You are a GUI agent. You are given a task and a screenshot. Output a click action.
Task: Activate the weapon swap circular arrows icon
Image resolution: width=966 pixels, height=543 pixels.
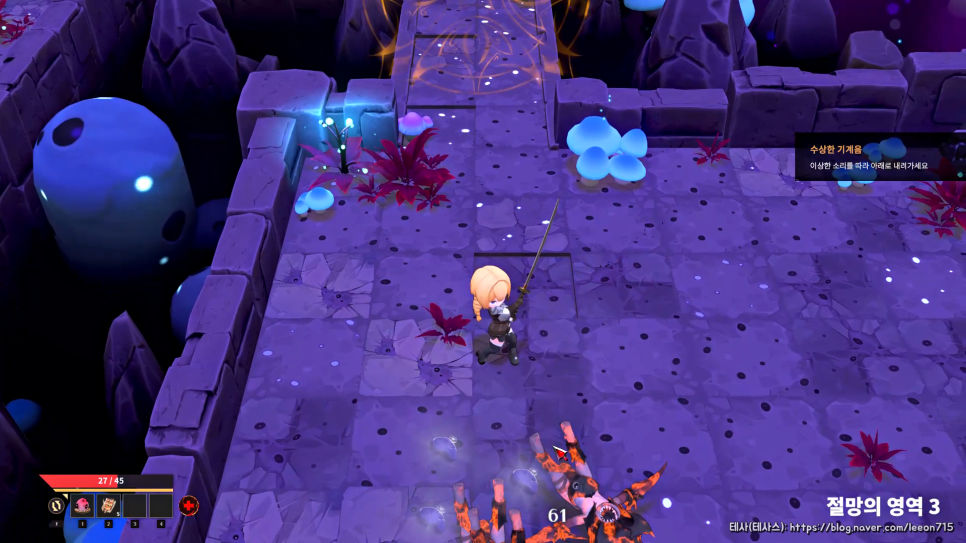(56, 506)
